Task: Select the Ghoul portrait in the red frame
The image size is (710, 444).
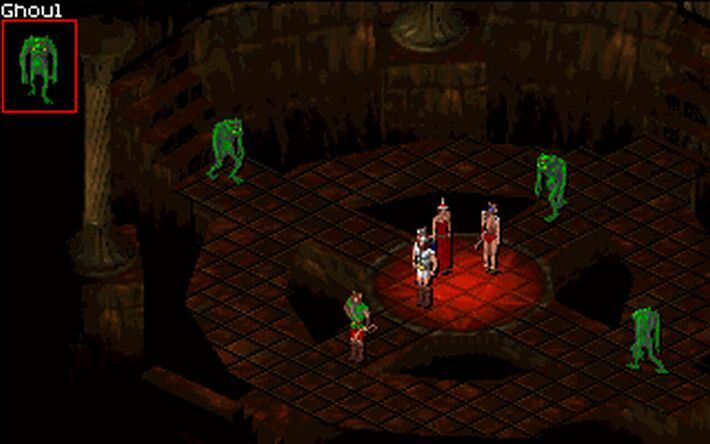Action: coord(39,66)
